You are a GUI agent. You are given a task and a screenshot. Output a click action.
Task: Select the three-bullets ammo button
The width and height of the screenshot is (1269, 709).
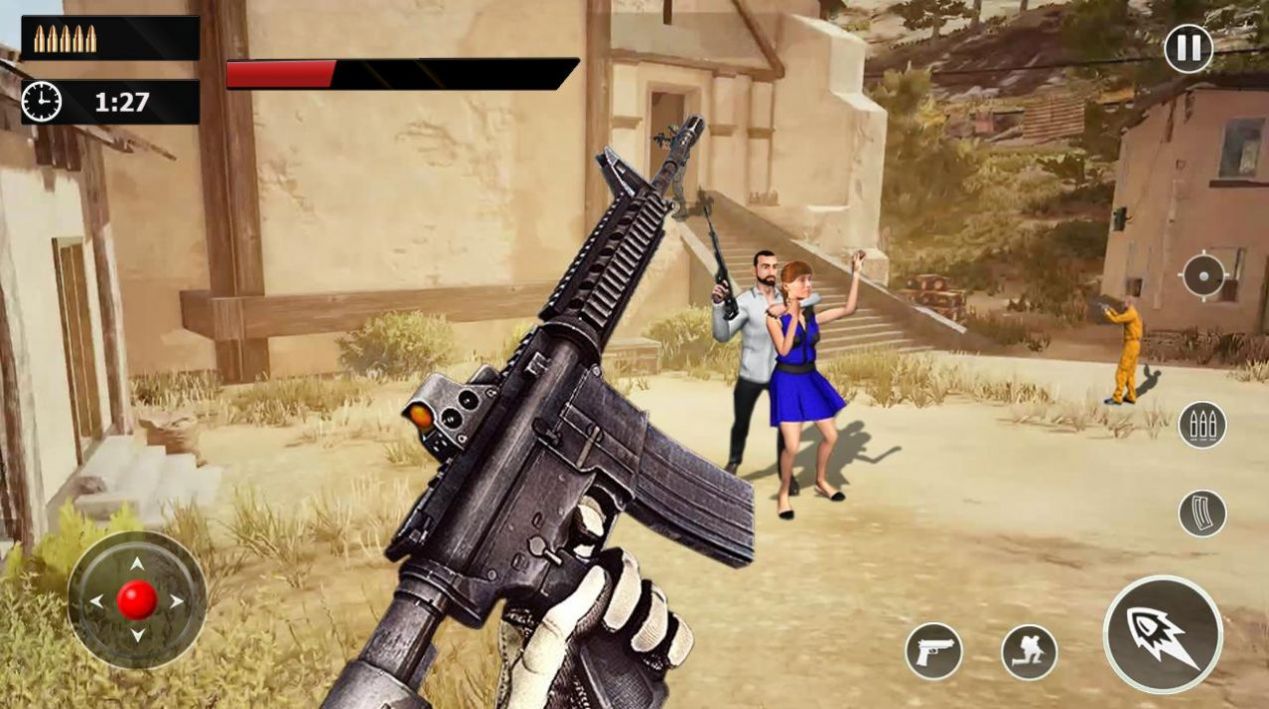(x=1201, y=425)
